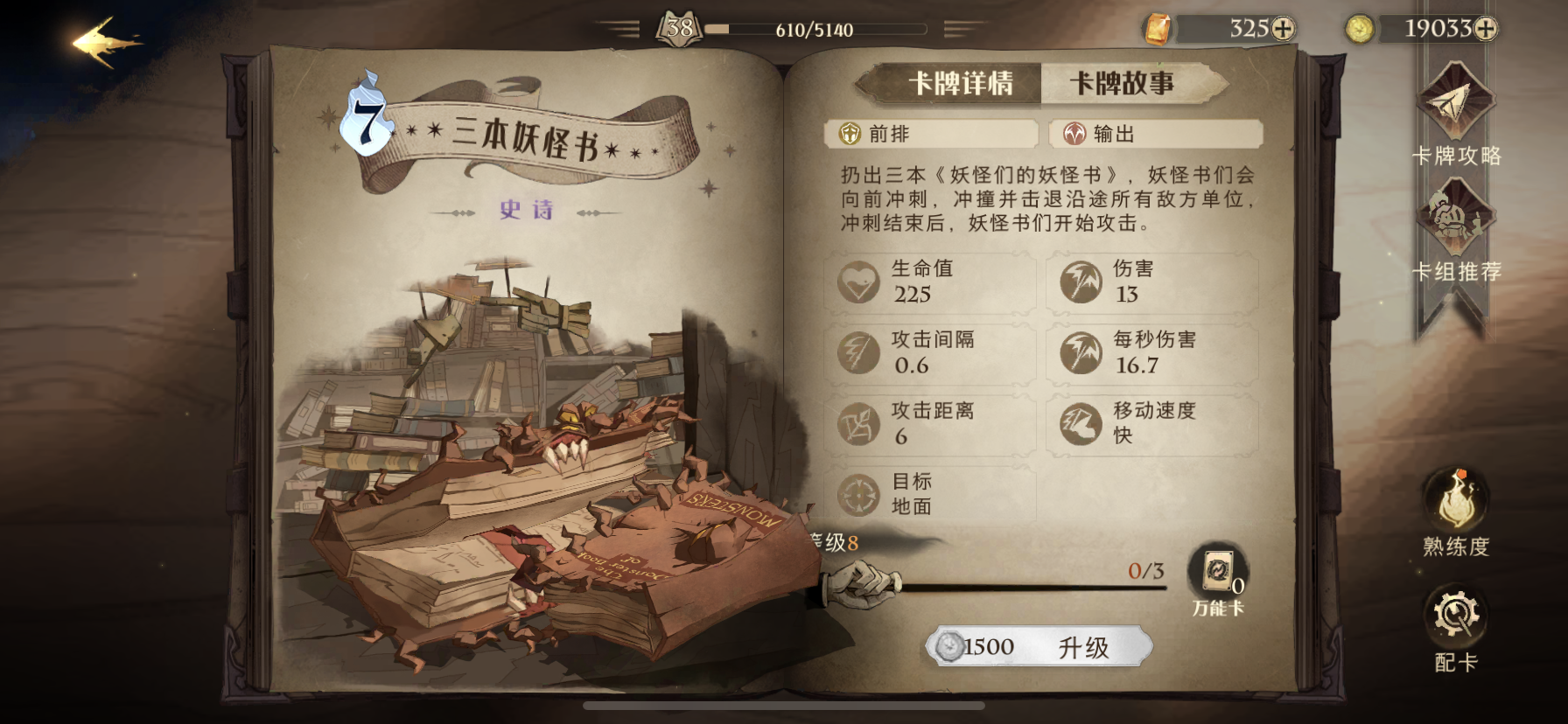Upgrade the card with the 升级 button
The width and height of the screenshot is (1568, 724).
tap(1039, 647)
